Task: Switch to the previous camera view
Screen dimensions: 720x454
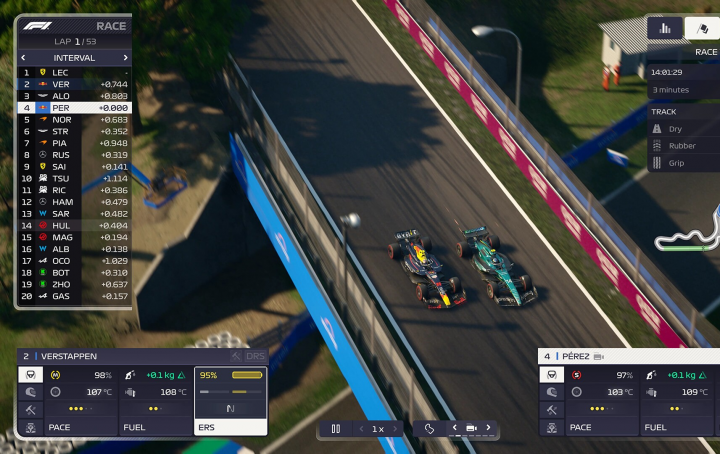Action: [454, 428]
